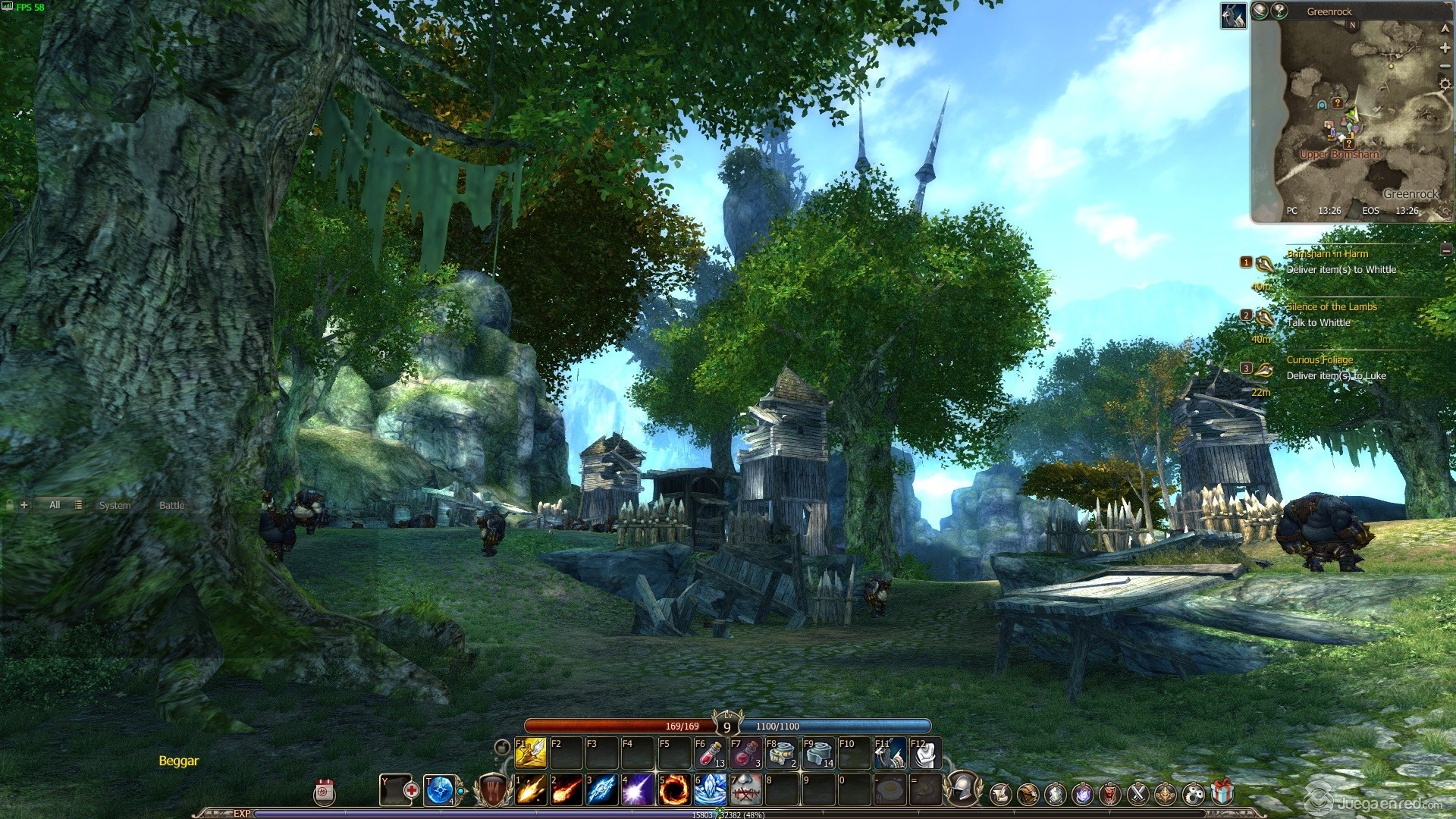Activate the F1 golden winged skill
1456x819 pixels.
pos(531,753)
